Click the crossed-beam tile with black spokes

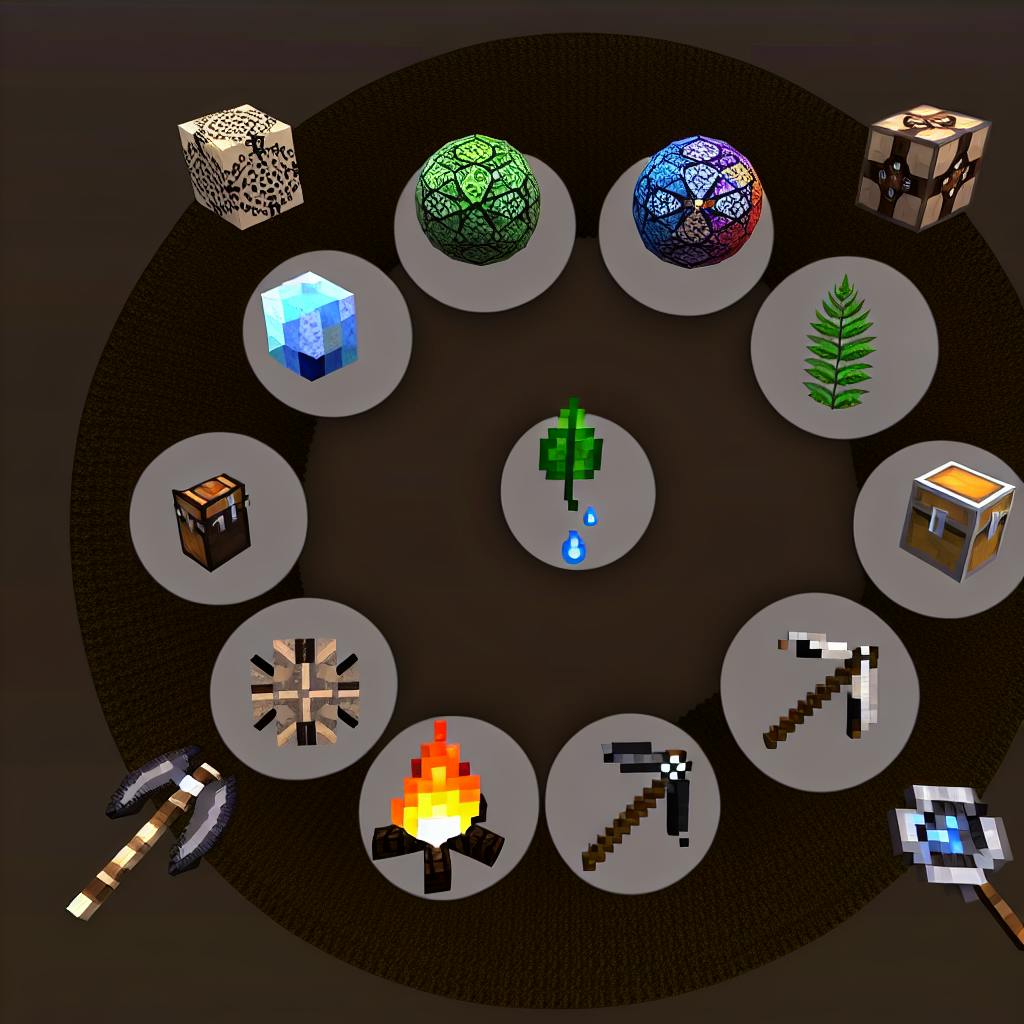(304, 691)
